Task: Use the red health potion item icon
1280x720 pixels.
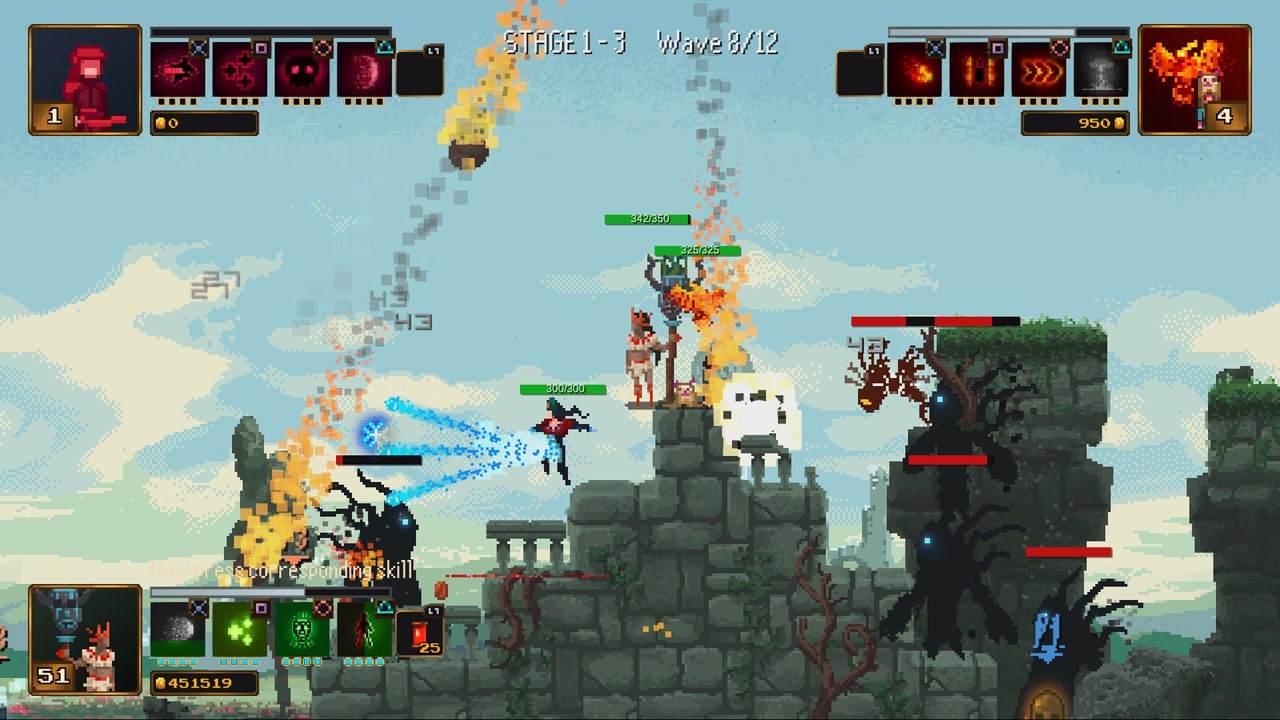Action: 418,633
